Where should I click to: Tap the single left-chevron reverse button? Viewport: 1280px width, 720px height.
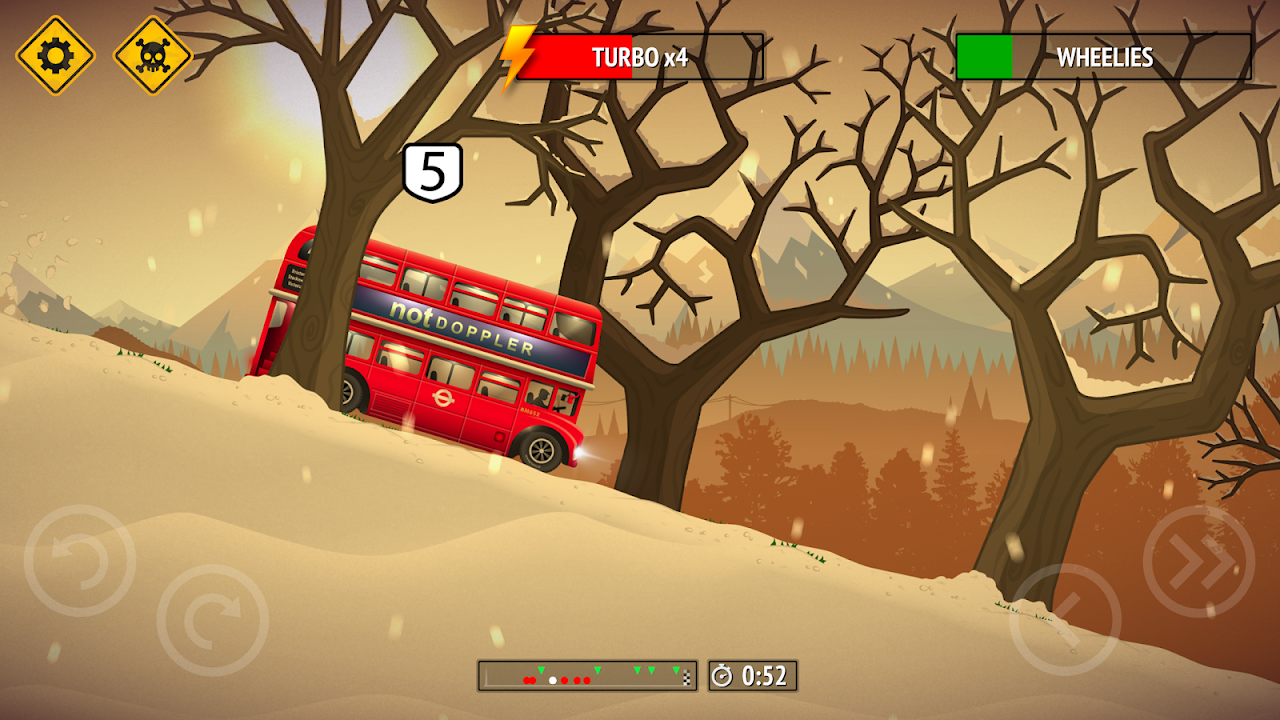coord(1065,620)
